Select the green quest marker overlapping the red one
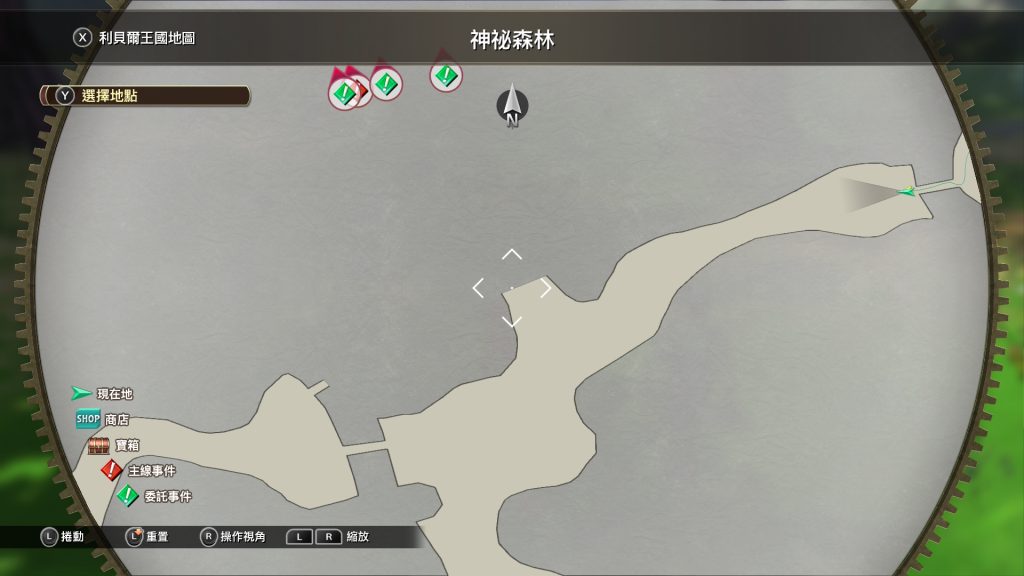 point(343,94)
